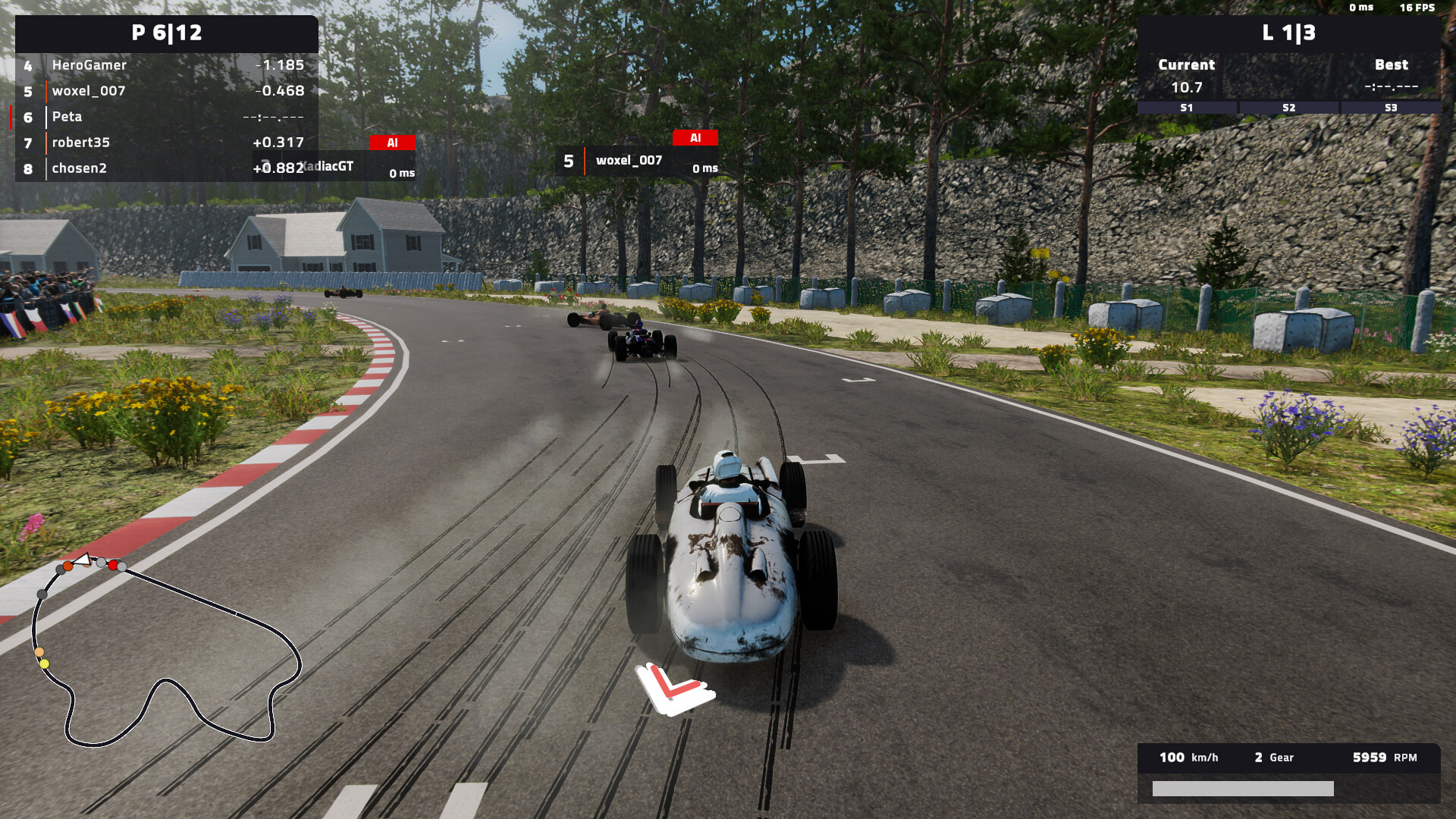This screenshot has height=819, width=1456.
Task: Toggle the S1 sector segment highlight
Action: 1186,108
